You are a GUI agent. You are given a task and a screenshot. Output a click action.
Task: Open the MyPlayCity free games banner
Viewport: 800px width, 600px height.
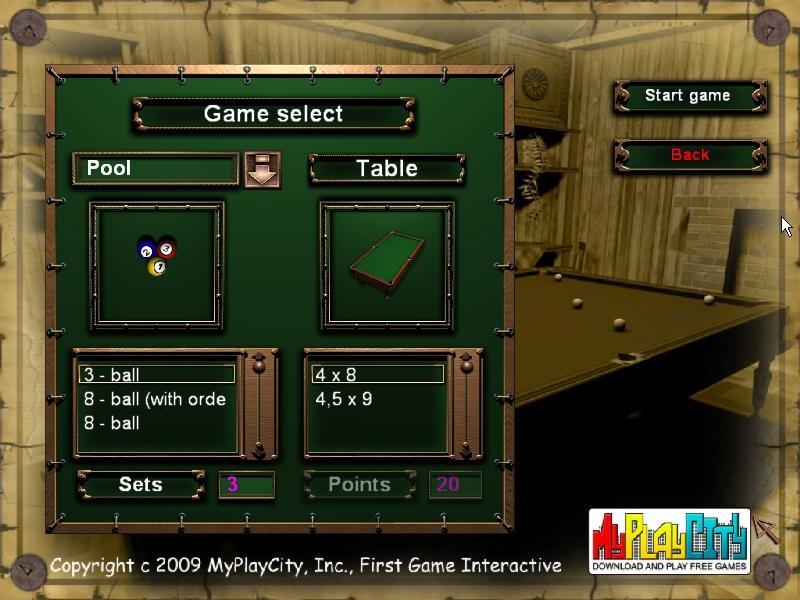(669, 541)
